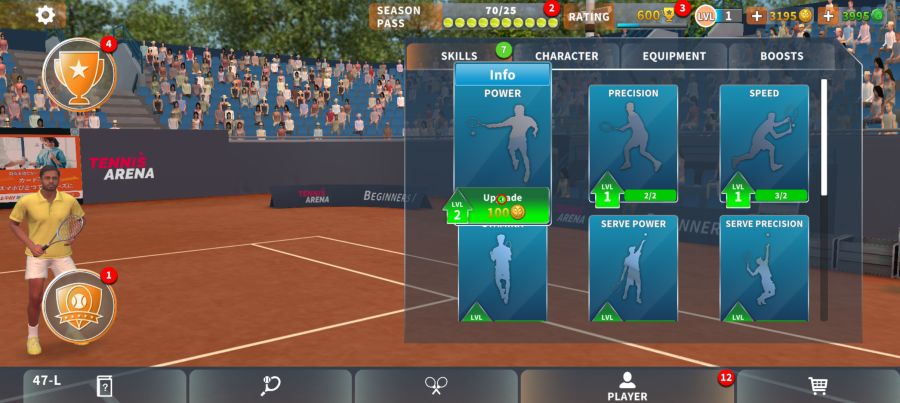Open the Equipment tab

tap(674, 56)
